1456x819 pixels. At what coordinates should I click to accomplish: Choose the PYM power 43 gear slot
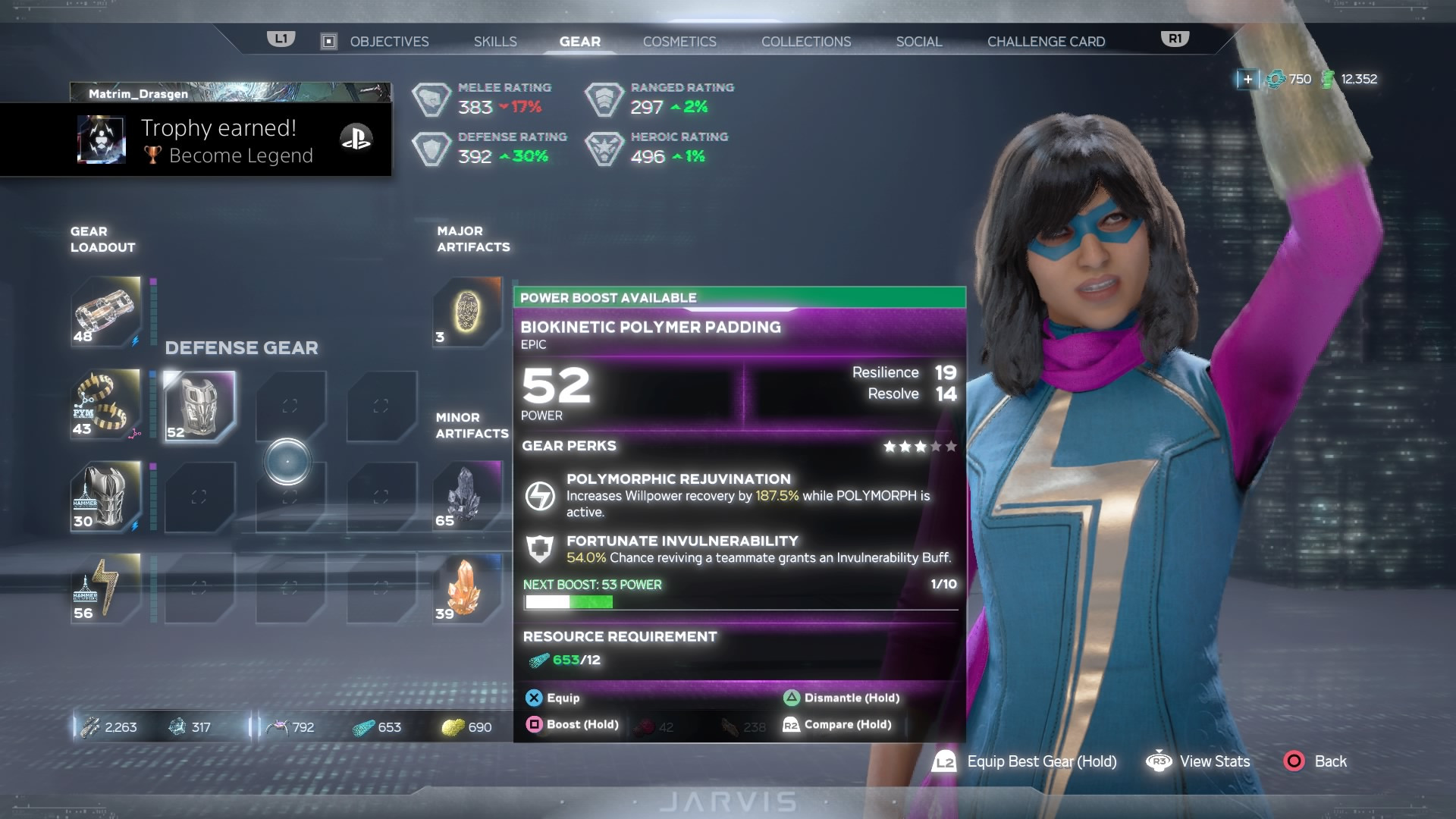pyautogui.click(x=106, y=404)
